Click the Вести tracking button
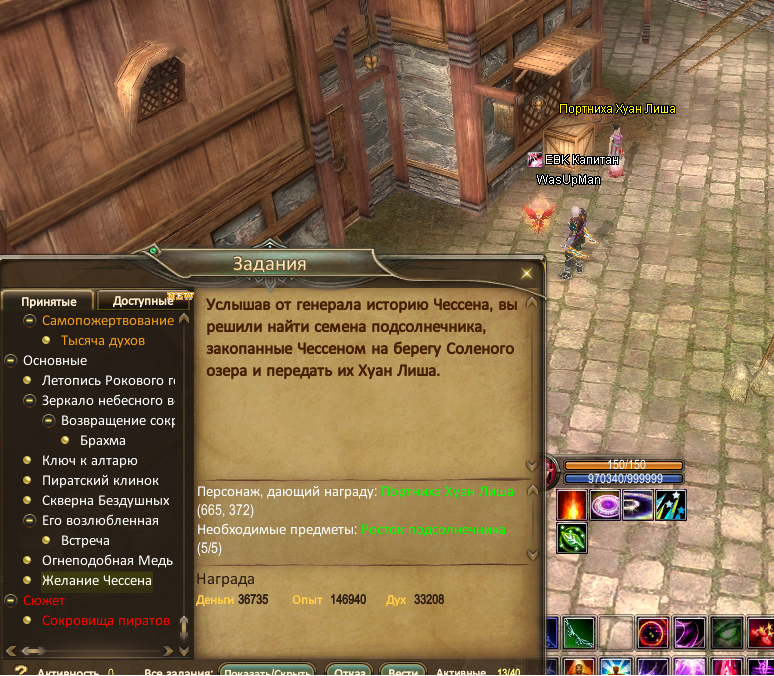The width and height of the screenshot is (774, 676). (x=403, y=672)
